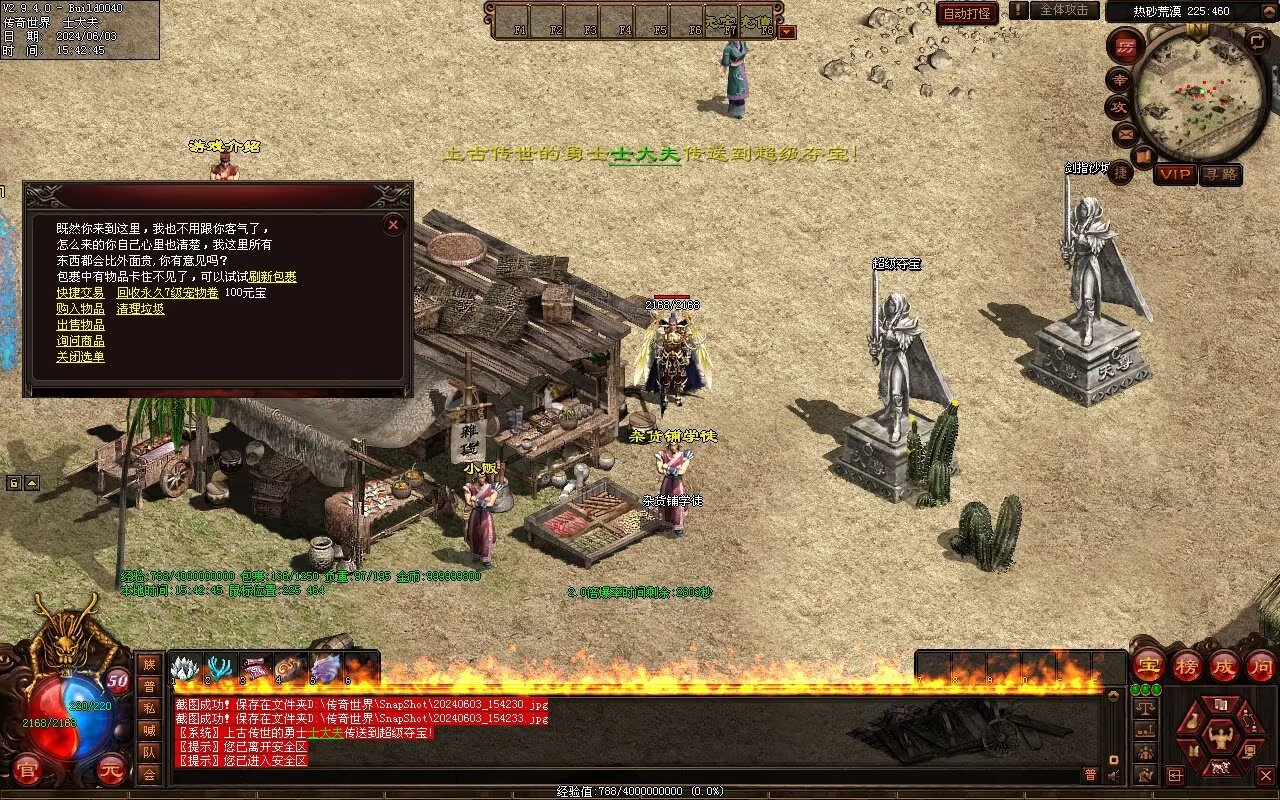Select 出售物品 to sell items
The height and width of the screenshot is (800, 1280).
pyautogui.click(x=80, y=325)
